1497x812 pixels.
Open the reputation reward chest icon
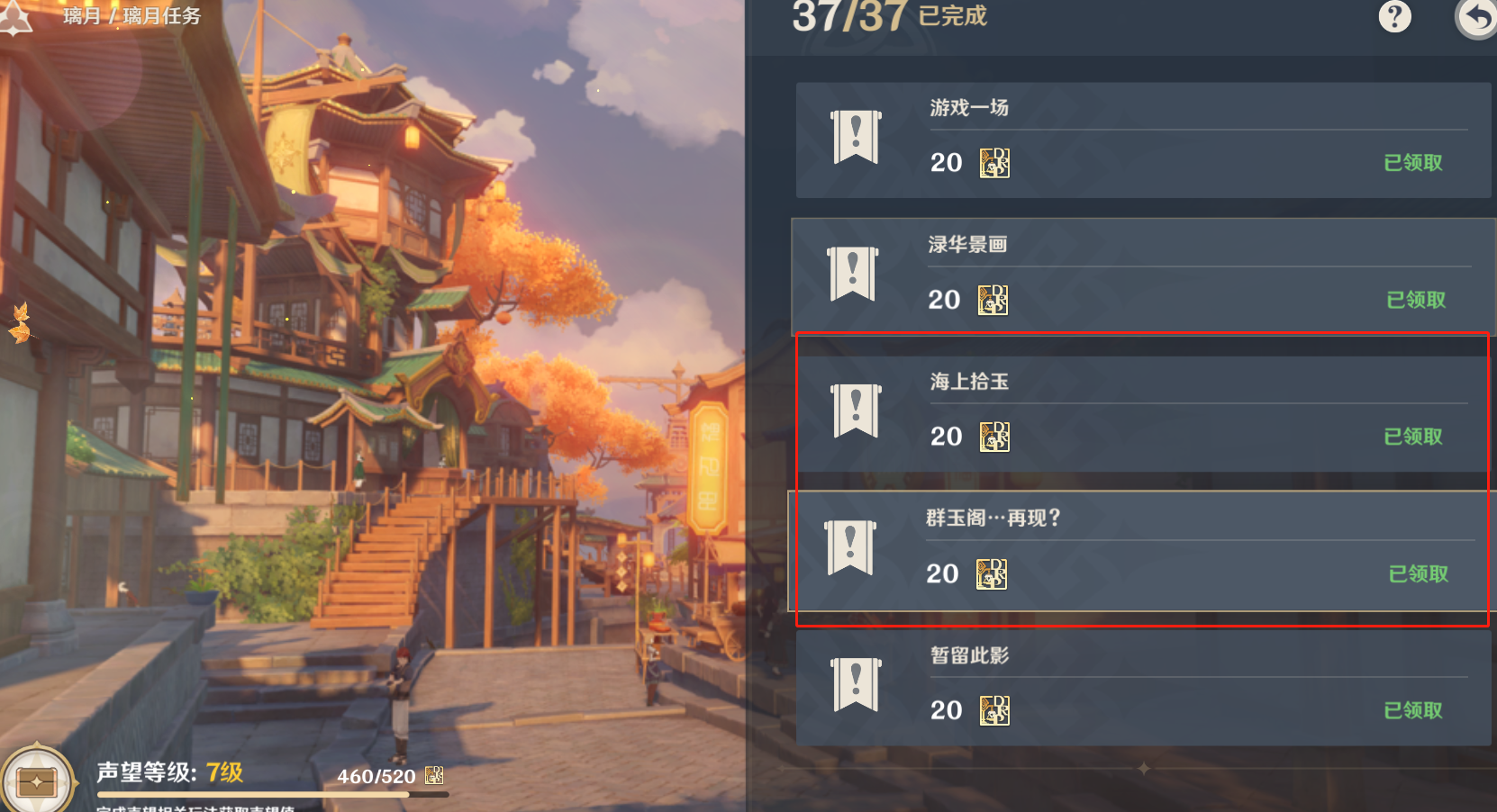[37, 780]
